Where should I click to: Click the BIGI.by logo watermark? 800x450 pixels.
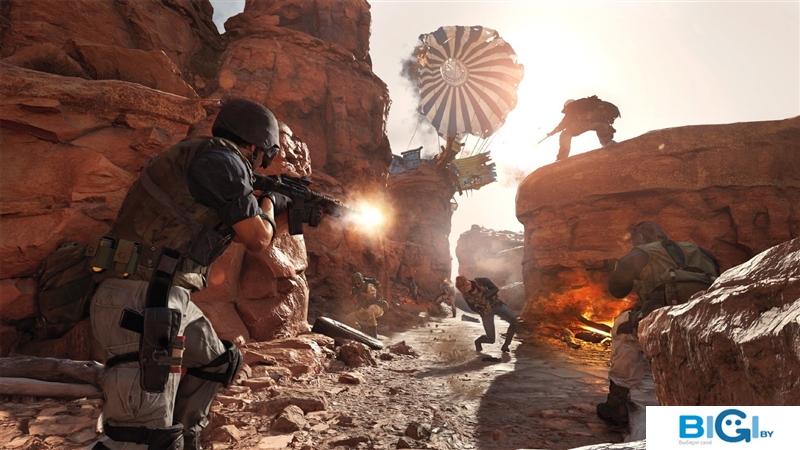[722, 427]
